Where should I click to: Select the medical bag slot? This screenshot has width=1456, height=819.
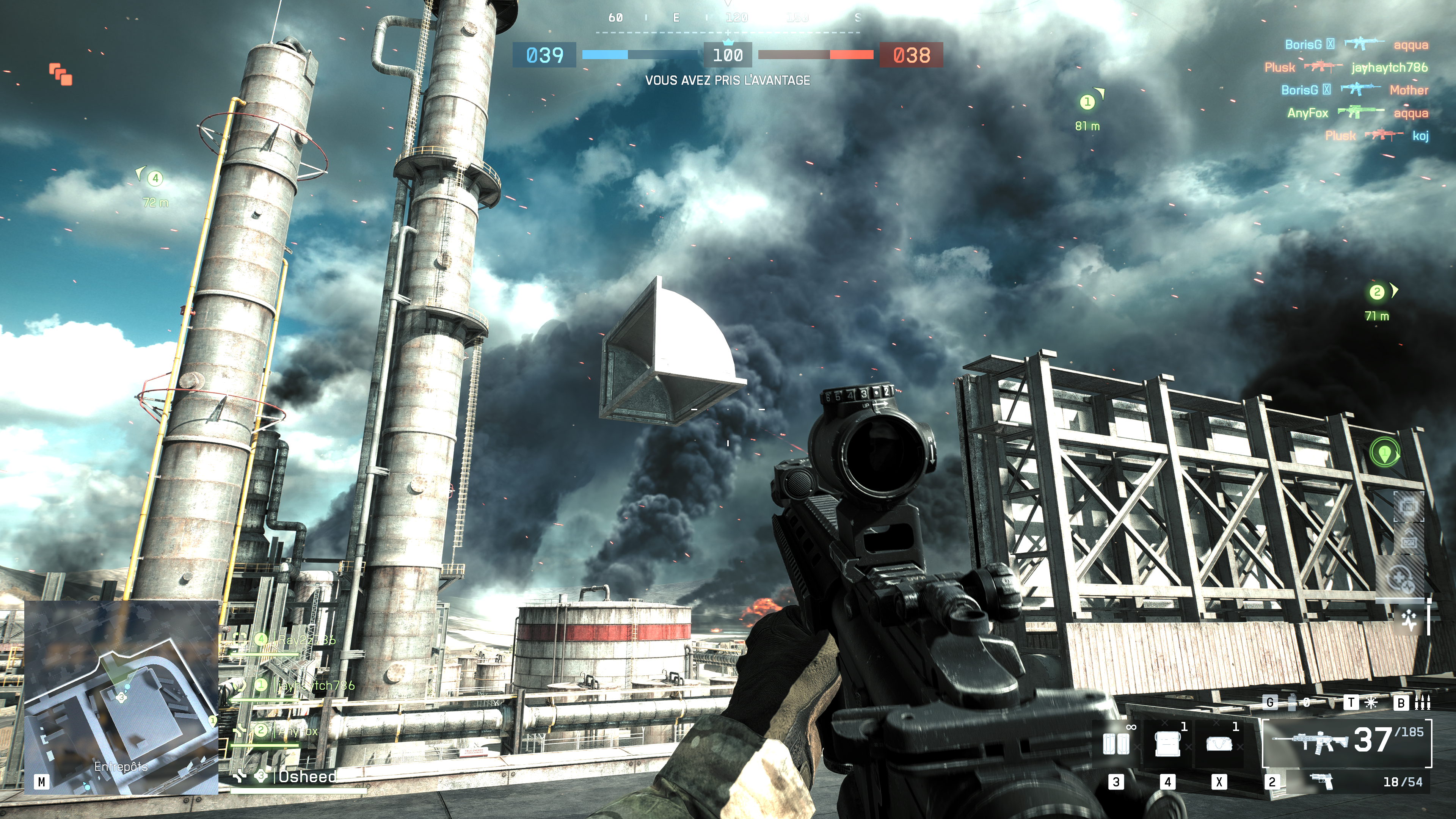coord(1219,744)
